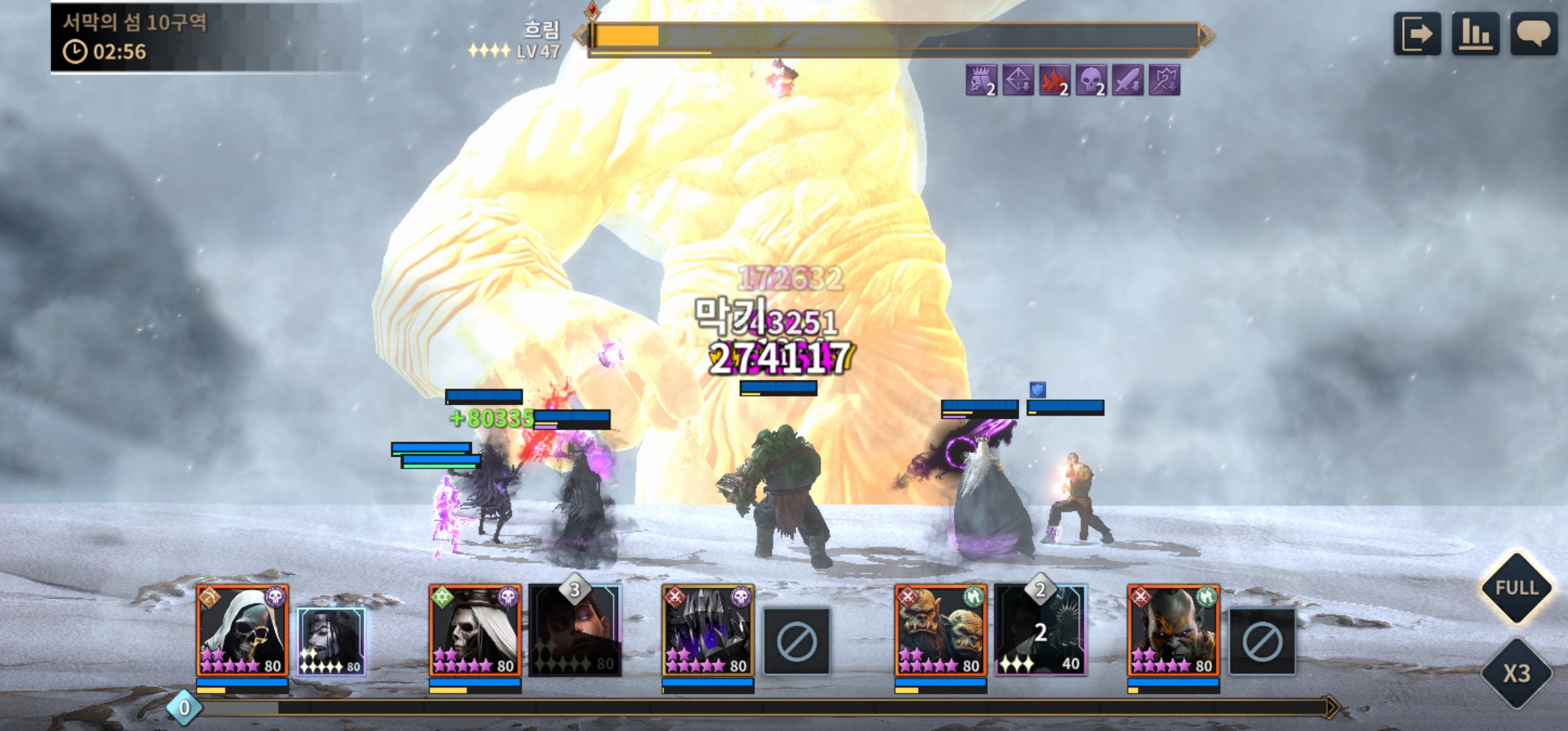Inspect the sword debuff icon under boss bar
Screen dimensions: 1568x731
pyautogui.click(x=1127, y=81)
